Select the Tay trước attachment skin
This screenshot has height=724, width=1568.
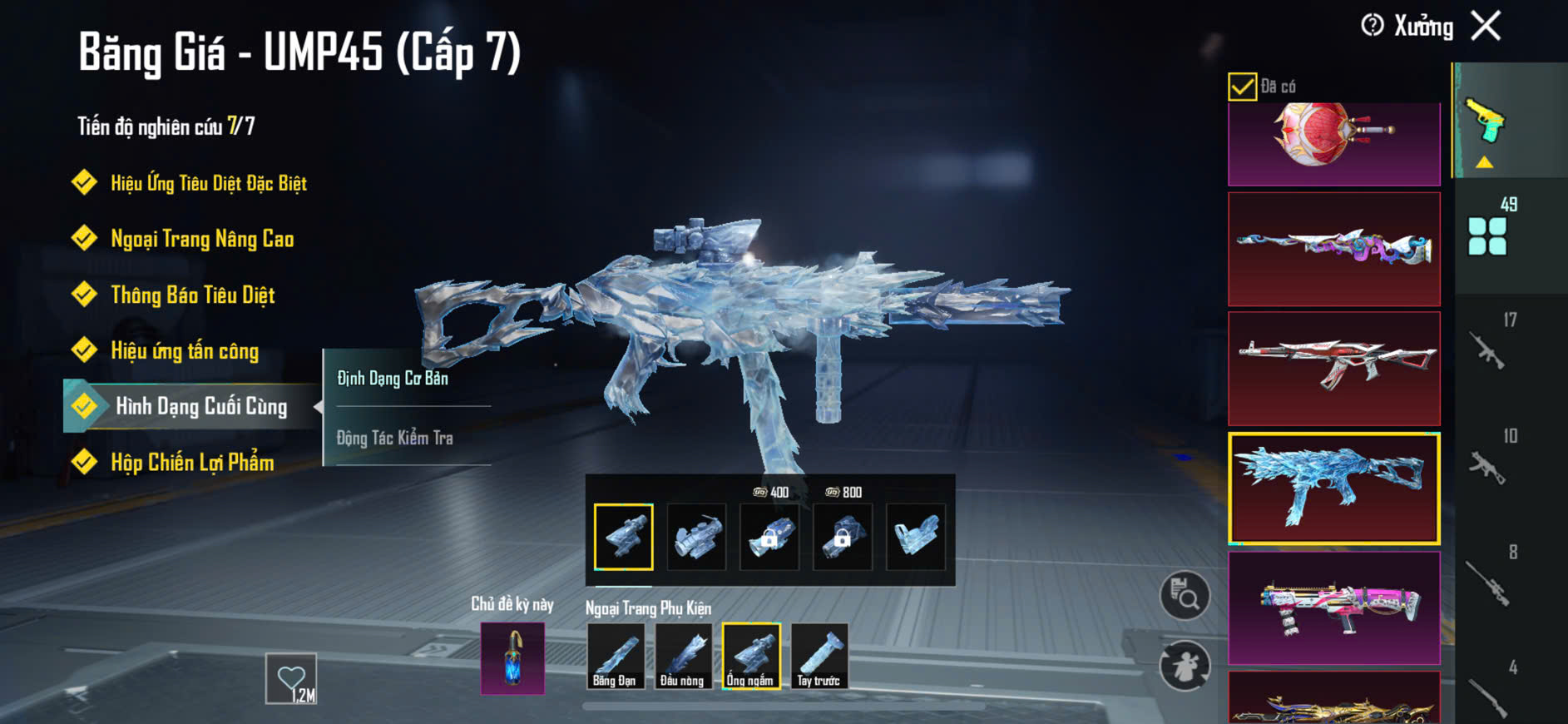(819, 657)
